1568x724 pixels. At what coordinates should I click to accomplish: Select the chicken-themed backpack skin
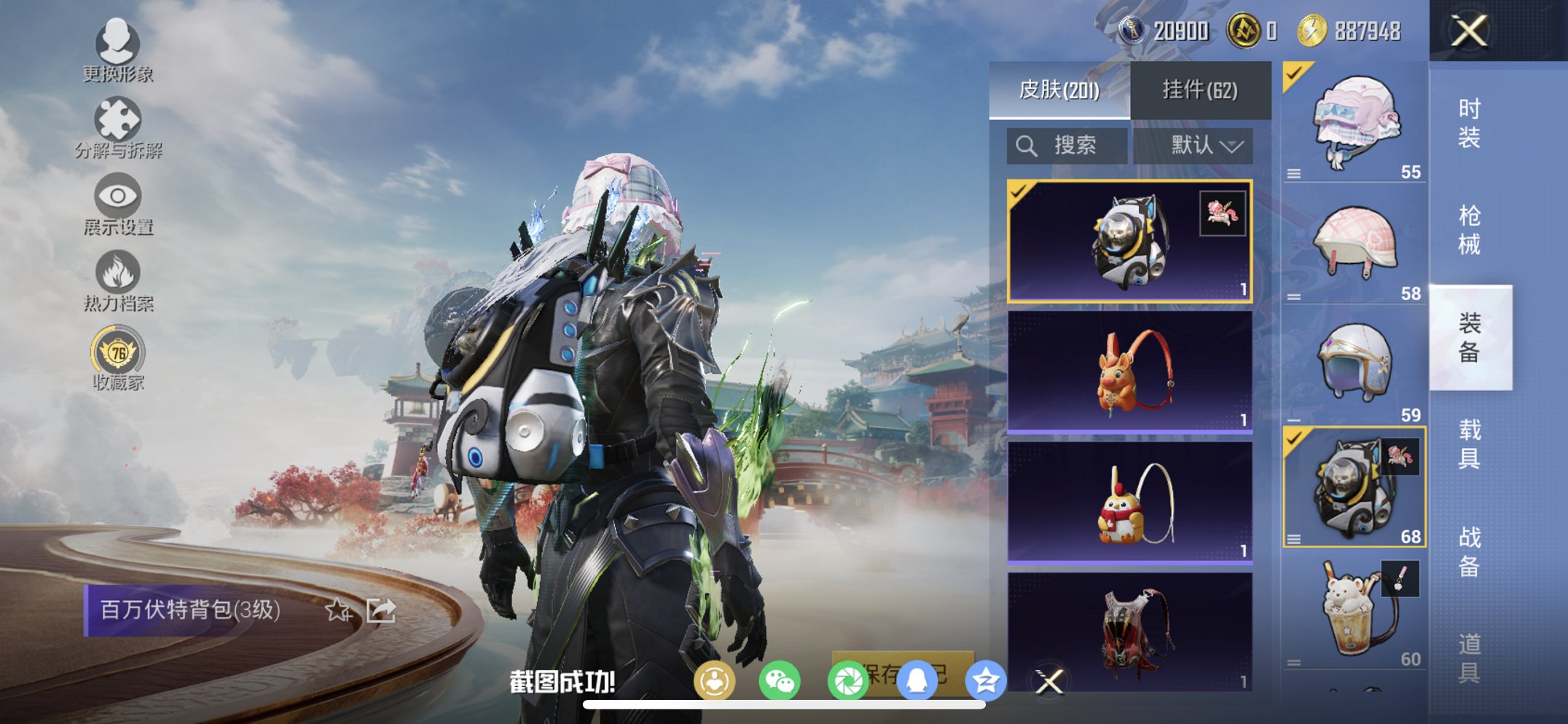point(1129,503)
